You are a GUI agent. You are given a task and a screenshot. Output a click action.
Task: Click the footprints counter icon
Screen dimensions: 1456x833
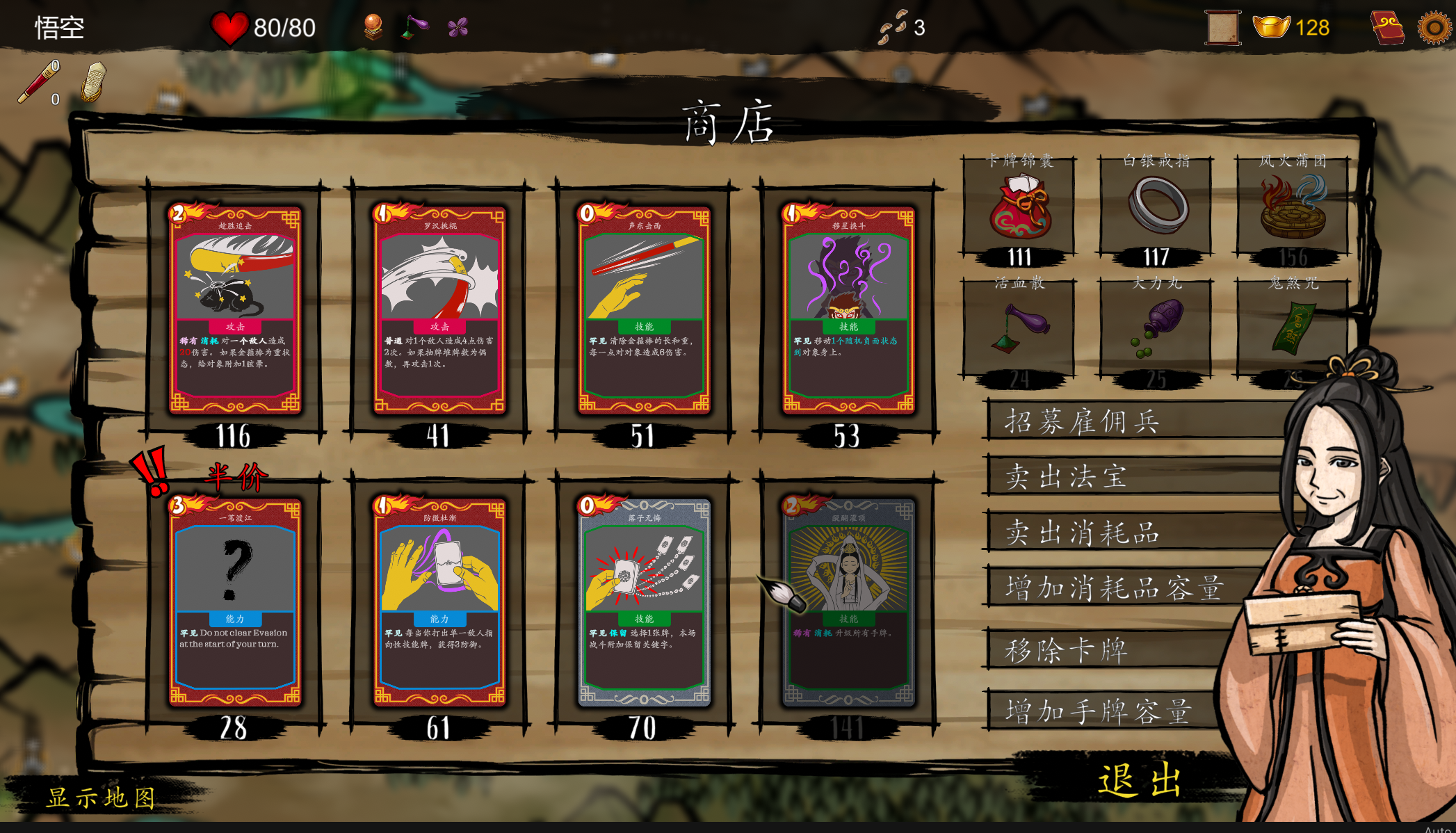pyautogui.click(x=896, y=27)
